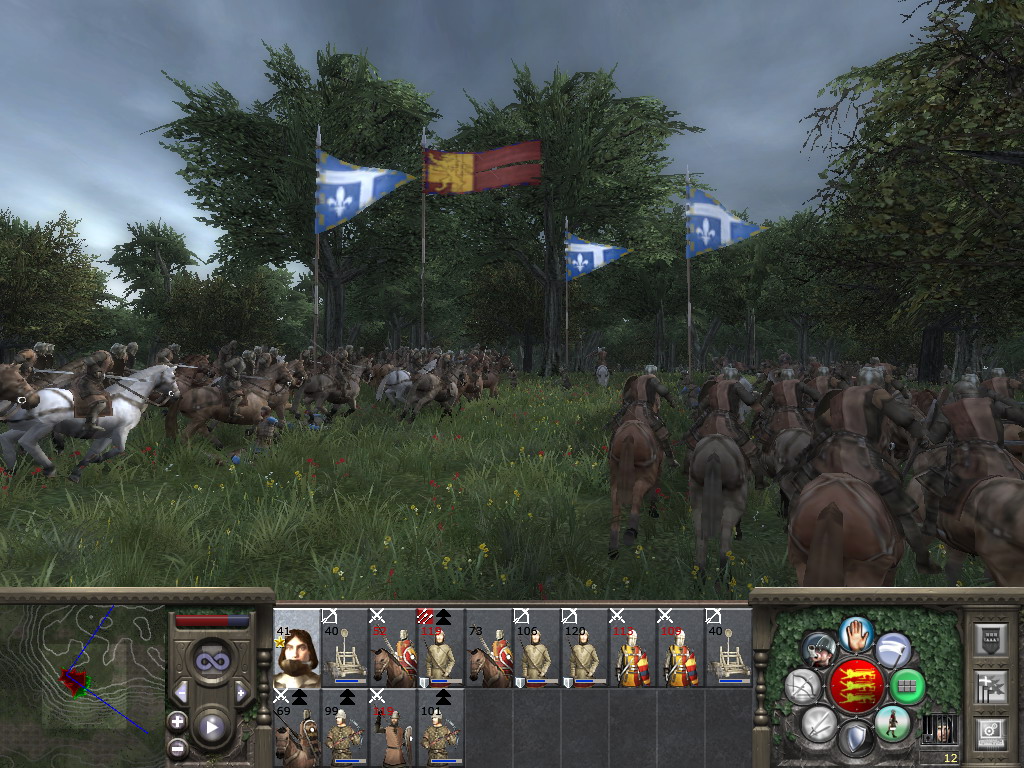Select the general's portrait unit card
The width and height of the screenshot is (1024, 768).
297,647
